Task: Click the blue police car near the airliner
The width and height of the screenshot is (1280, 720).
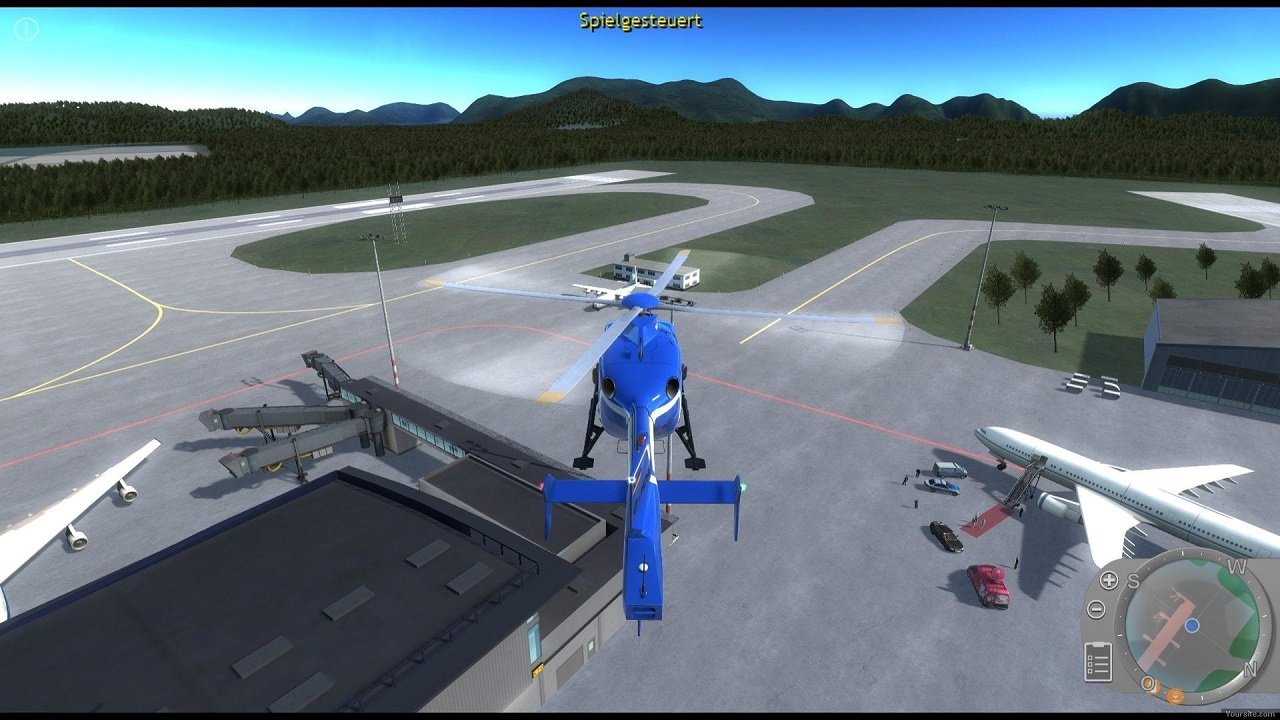Action: [x=941, y=486]
